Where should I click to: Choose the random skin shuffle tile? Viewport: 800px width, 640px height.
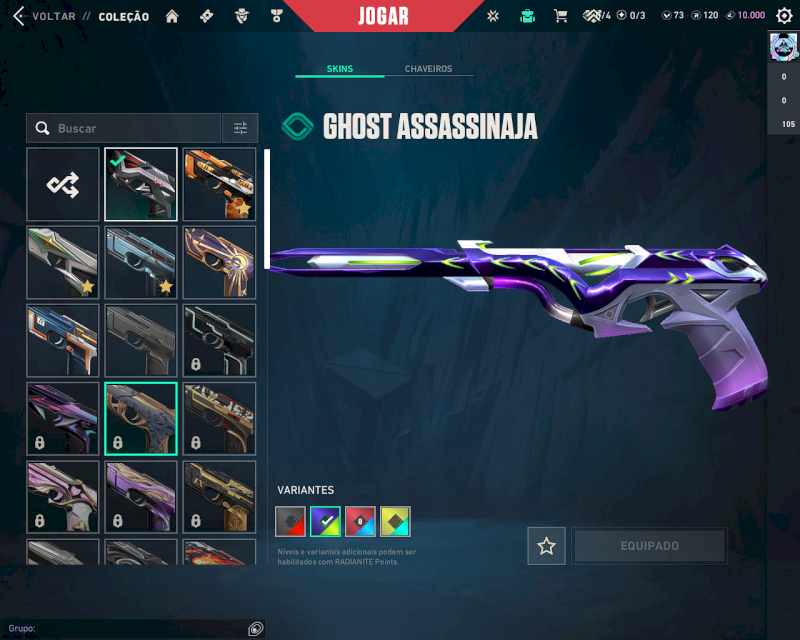tap(63, 184)
